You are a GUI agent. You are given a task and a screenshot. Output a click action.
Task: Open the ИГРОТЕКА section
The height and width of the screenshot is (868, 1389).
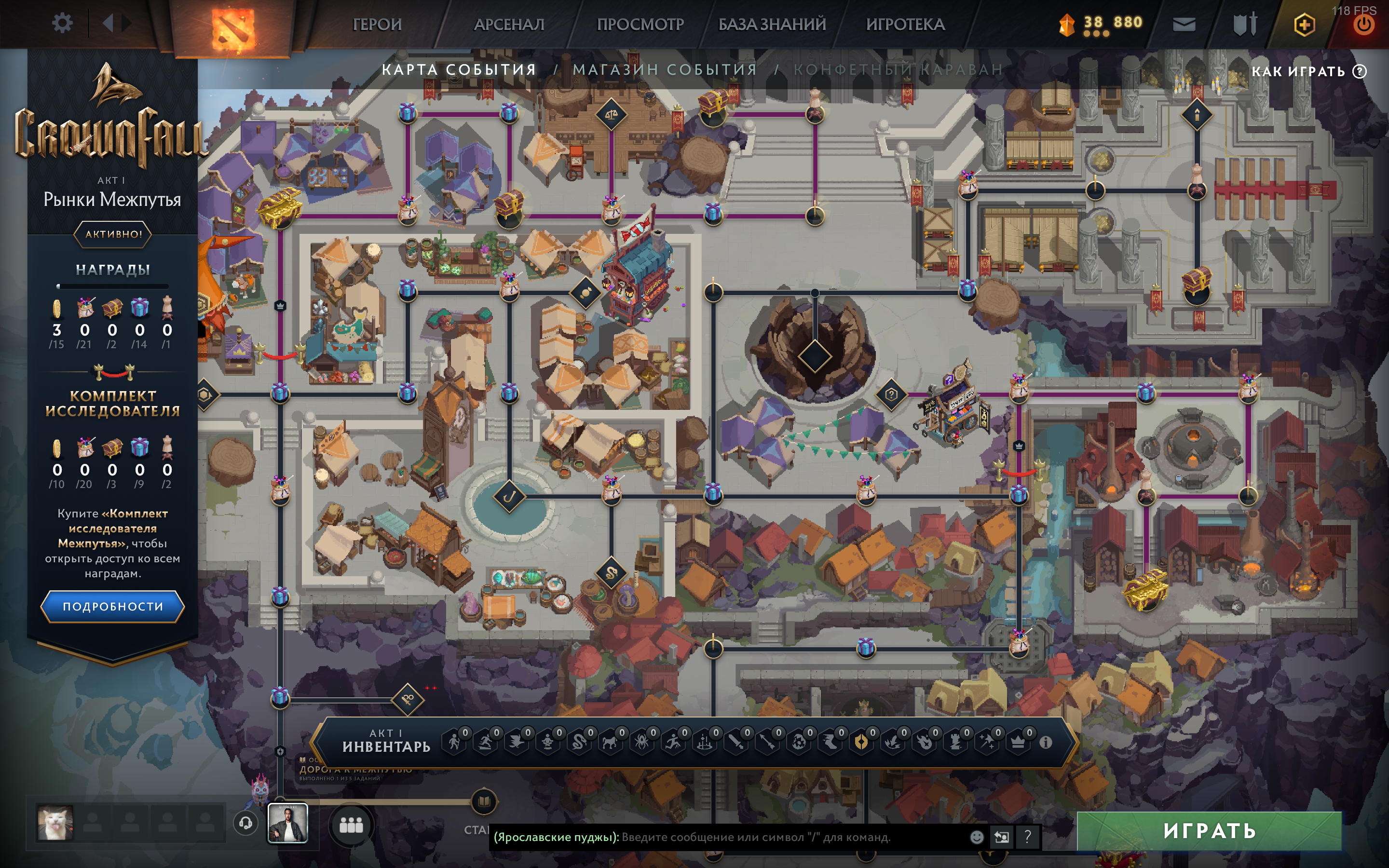coord(905,24)
